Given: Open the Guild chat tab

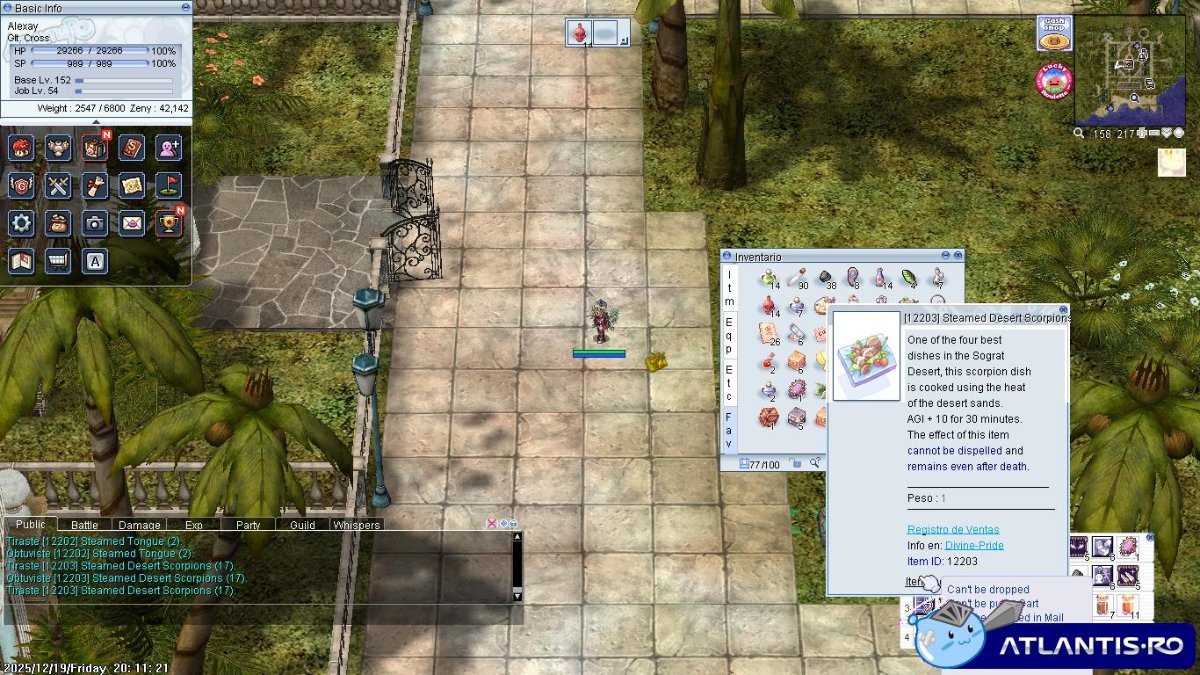Looking at the screenshot, I should [x=302, y=524].
